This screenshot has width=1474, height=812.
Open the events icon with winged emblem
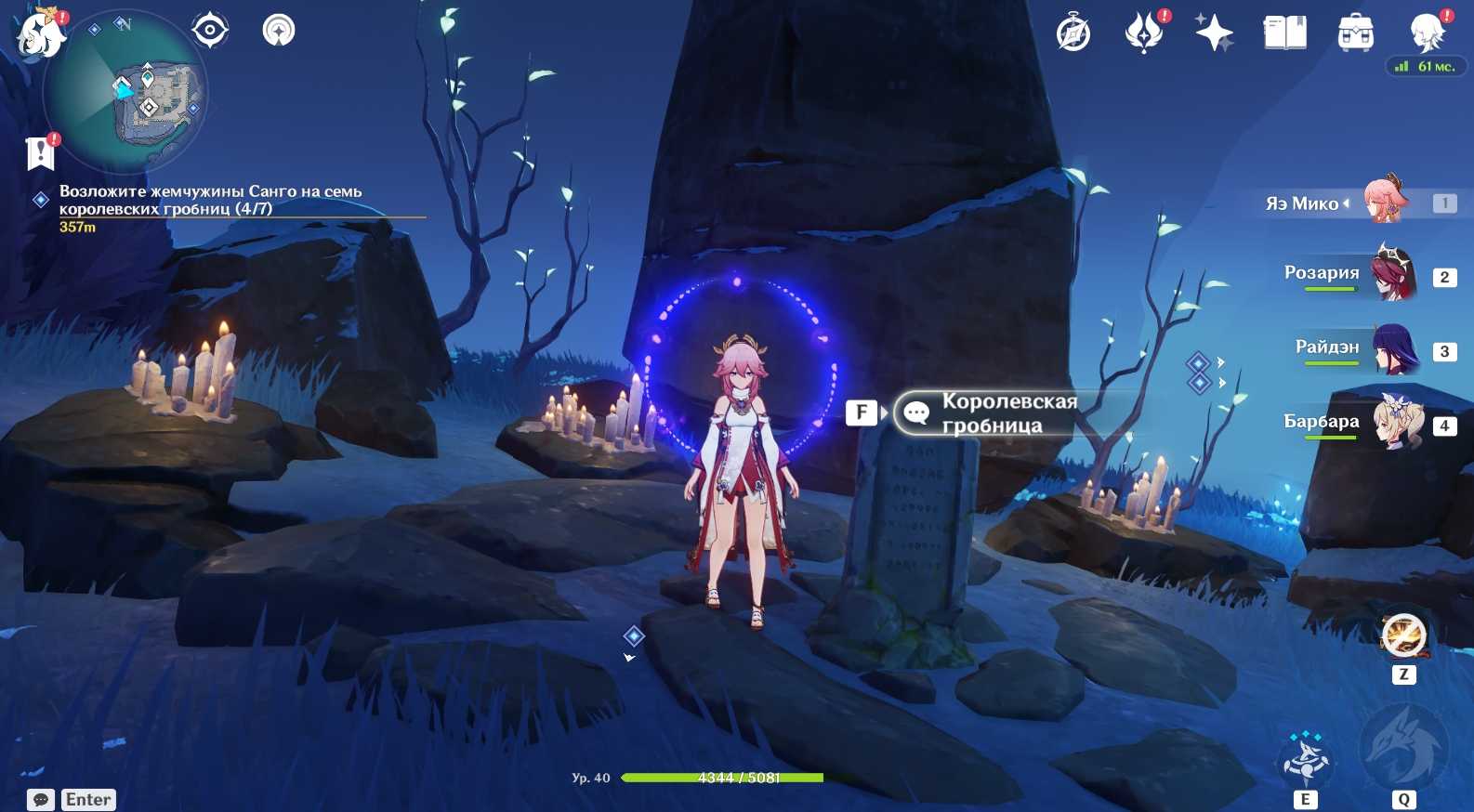tap(1144, 34)
